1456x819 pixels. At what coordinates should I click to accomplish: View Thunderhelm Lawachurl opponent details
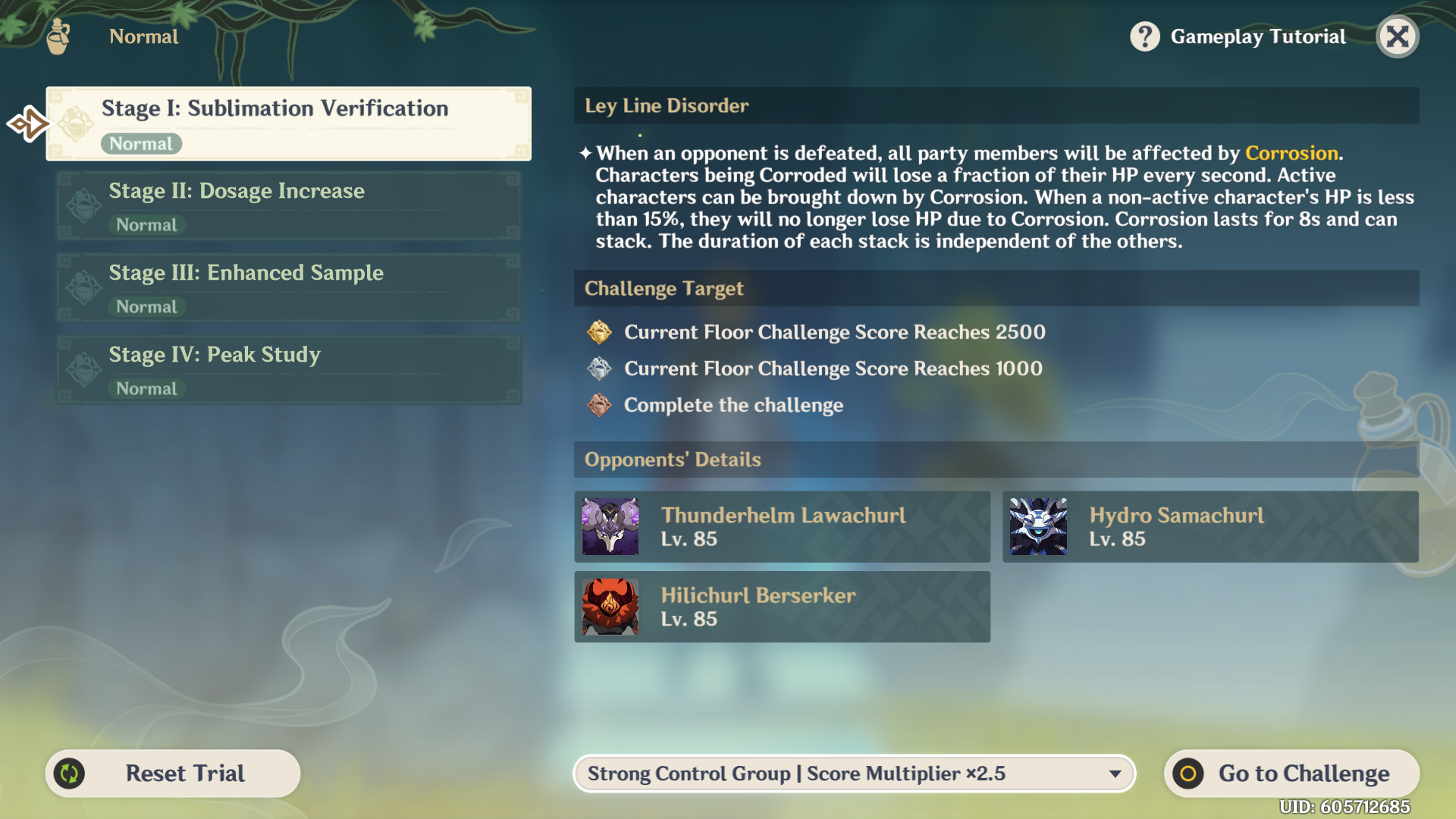click(x=782, y=527)
